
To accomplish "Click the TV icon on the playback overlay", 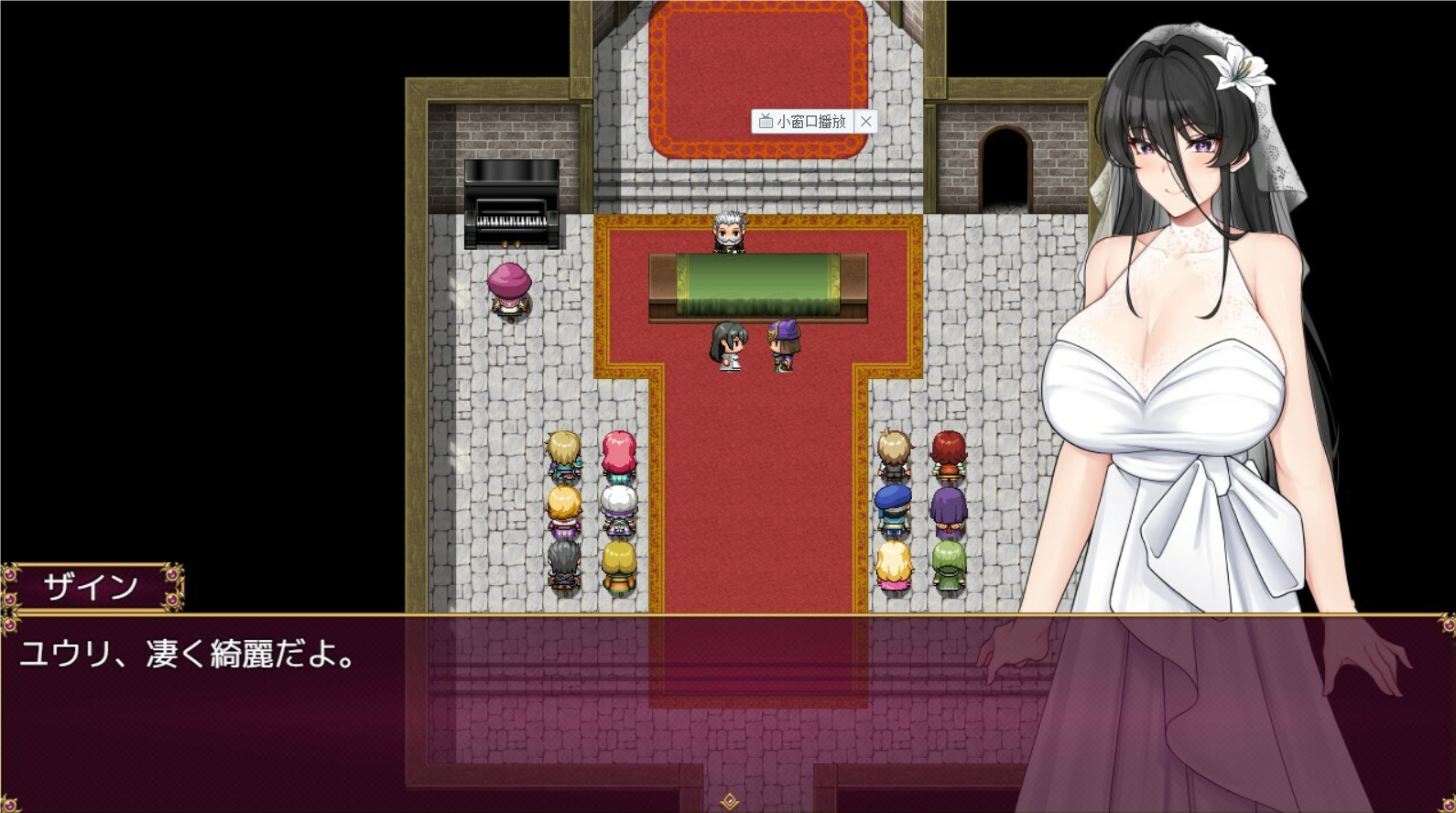I will pos(766,120).
